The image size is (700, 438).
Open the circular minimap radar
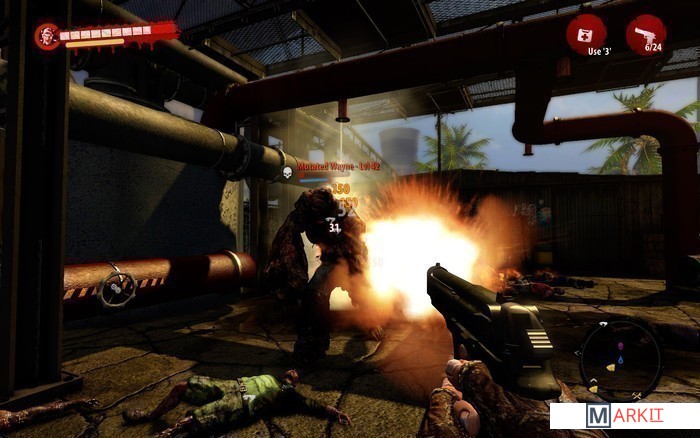click(620, 359)
